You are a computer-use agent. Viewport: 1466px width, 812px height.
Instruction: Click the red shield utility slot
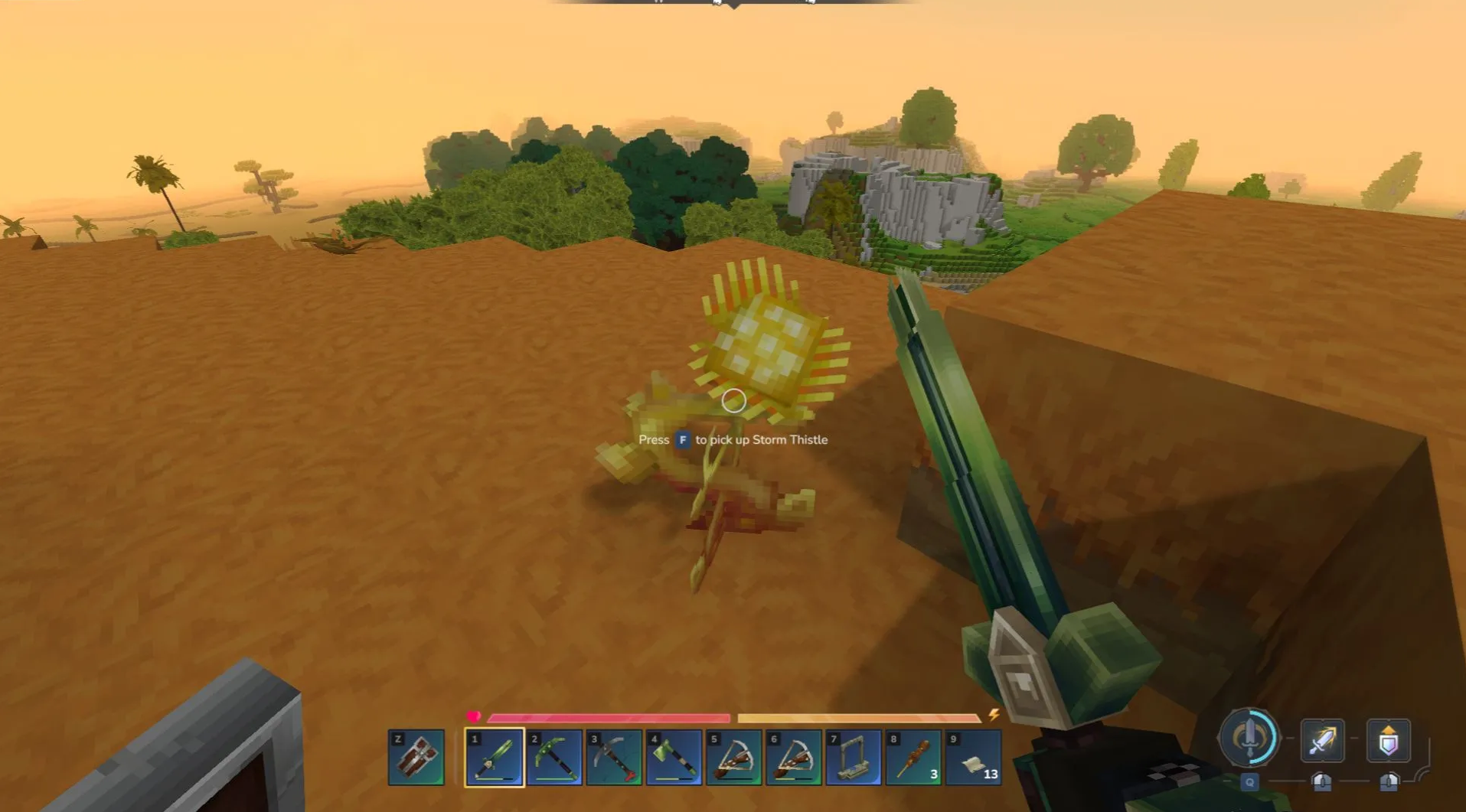pyautogui.click(x=416, y=757)
